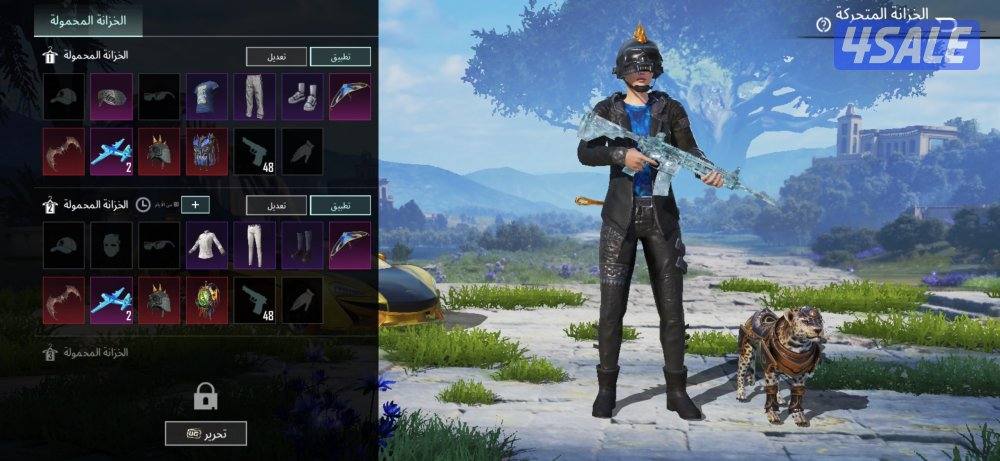
Task: Click the plus button beside set 2 timer
Action: pyautogui.click(x=195, y=205)
